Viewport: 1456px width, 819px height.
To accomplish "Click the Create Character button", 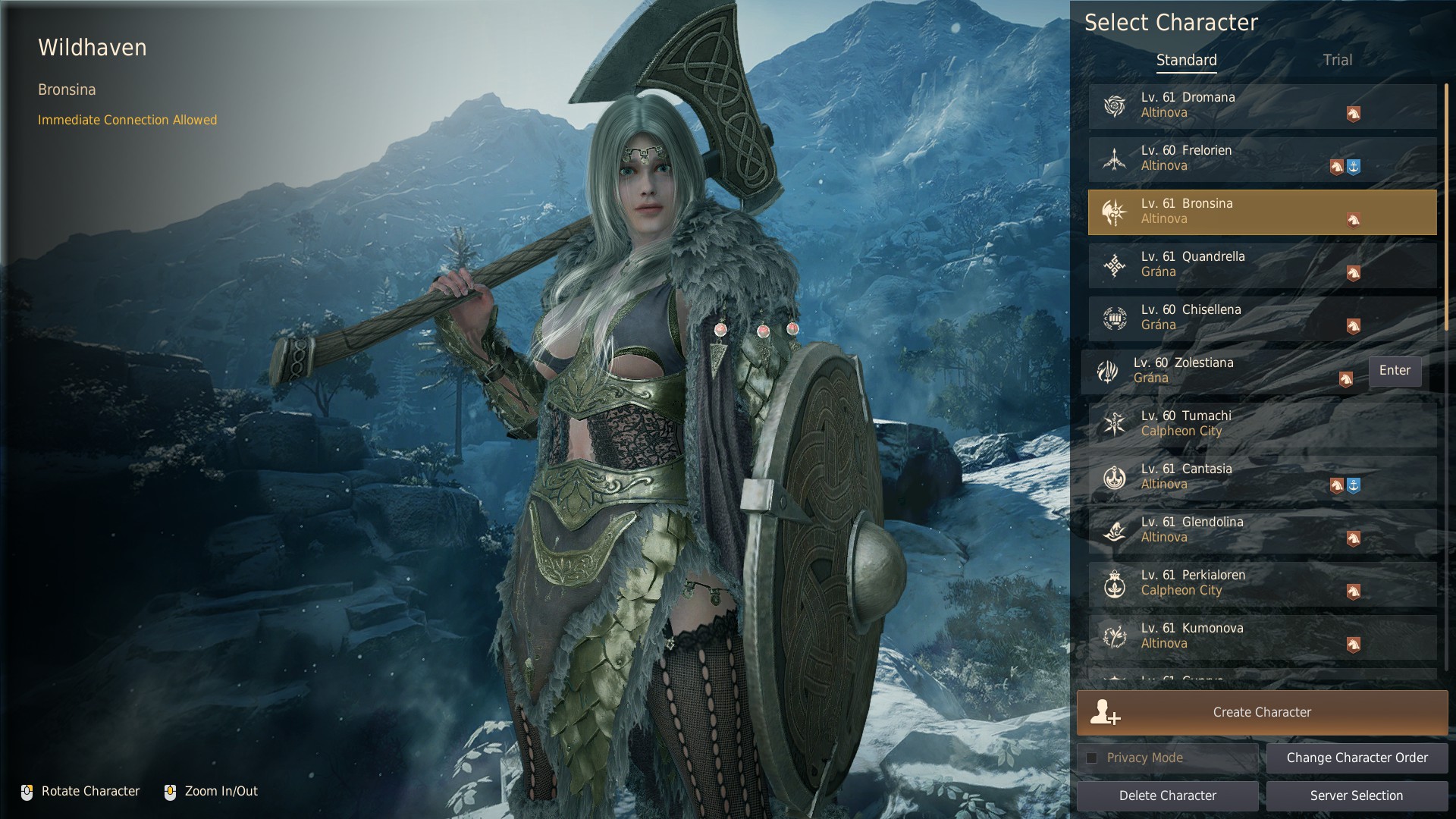I will [x=1262, y=712].
